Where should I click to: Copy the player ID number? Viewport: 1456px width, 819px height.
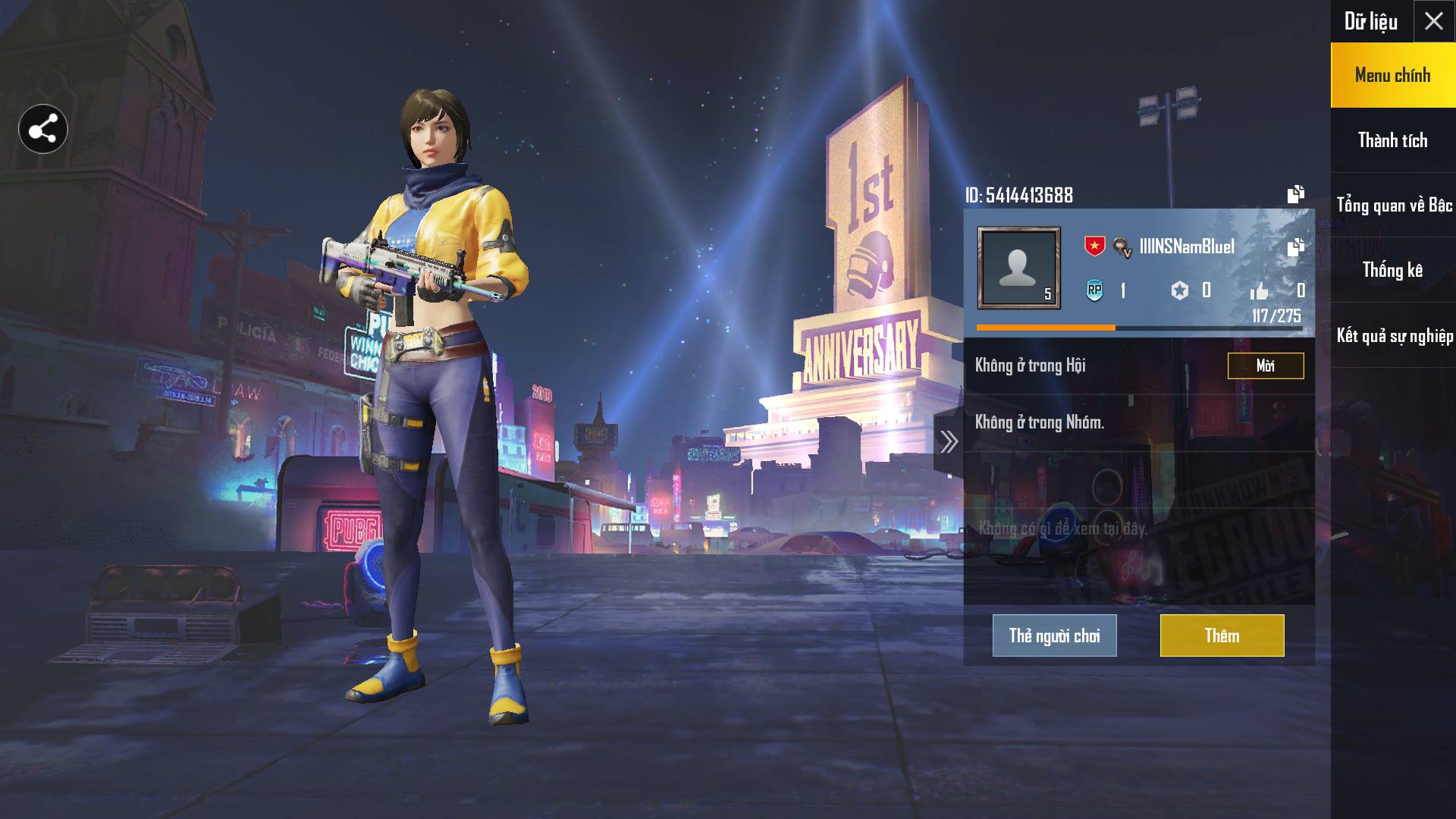coord(1295,195)
